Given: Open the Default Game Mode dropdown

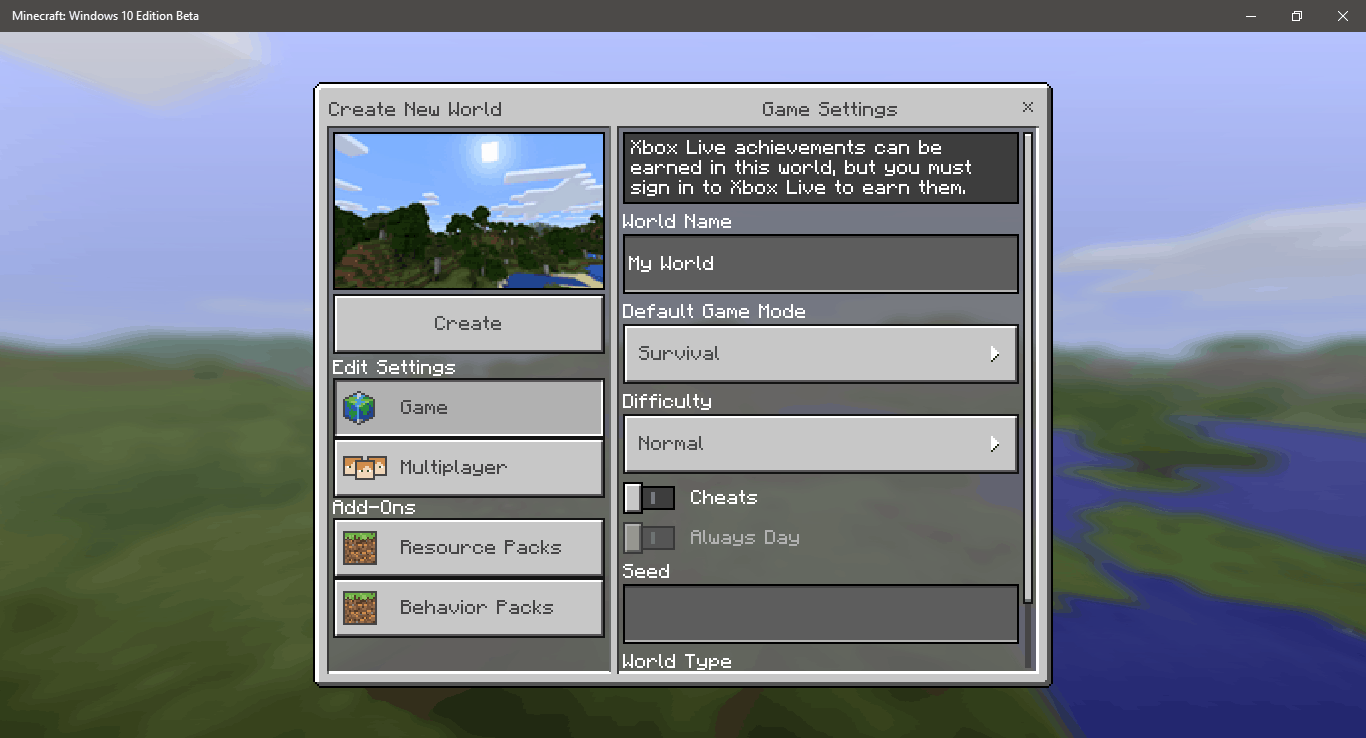Looking at the screenshot, I should pos(820,353).
